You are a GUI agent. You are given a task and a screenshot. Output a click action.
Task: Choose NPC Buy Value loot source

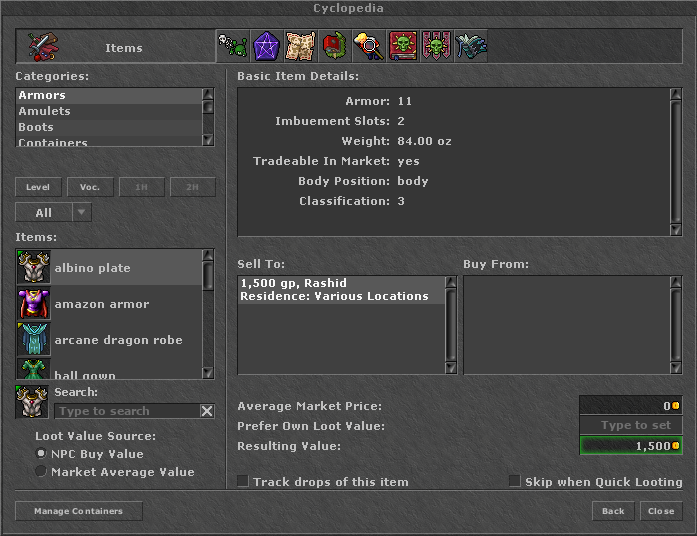tap(41, 454)
